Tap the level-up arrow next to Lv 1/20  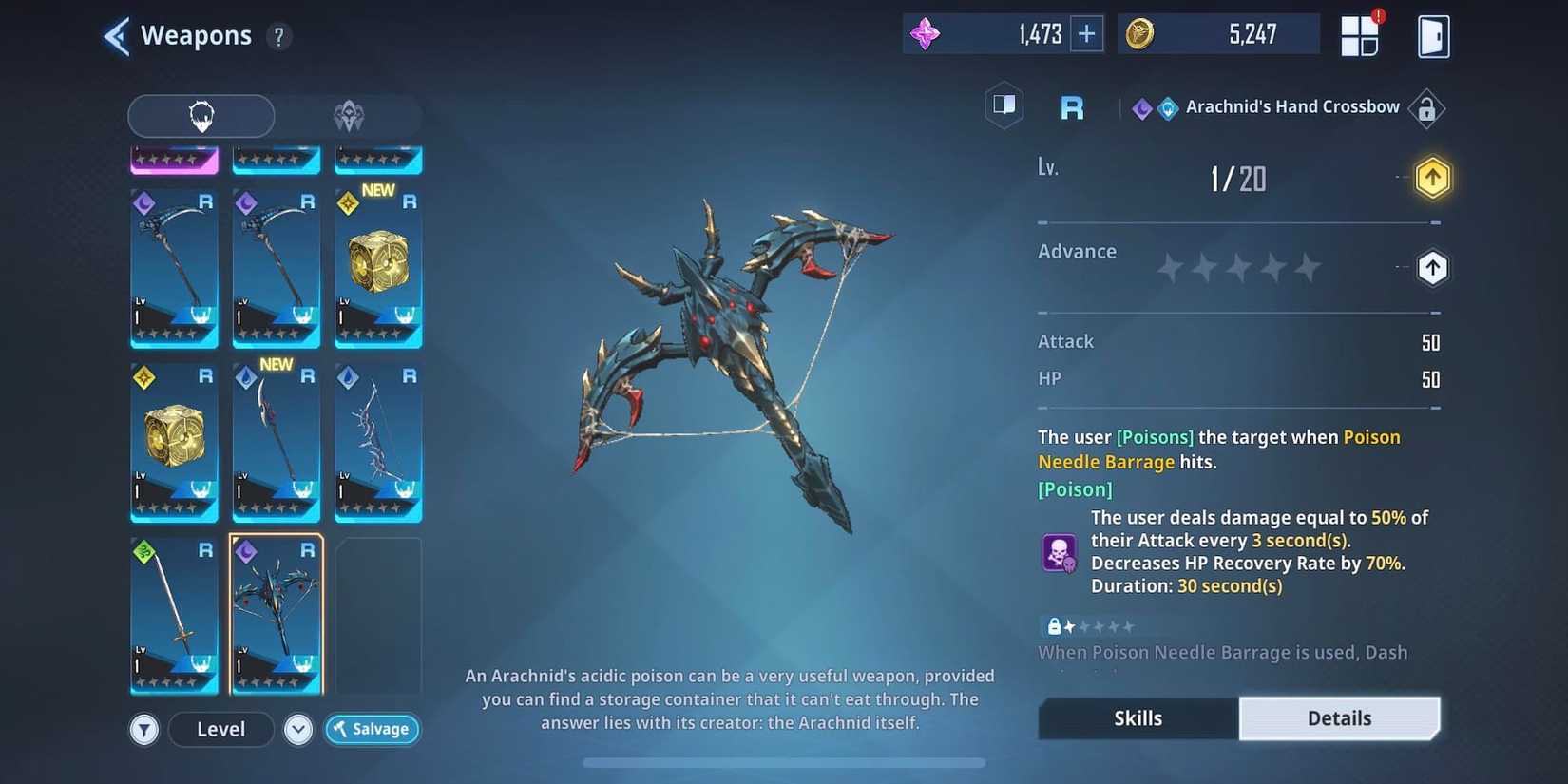[1432, 177]
